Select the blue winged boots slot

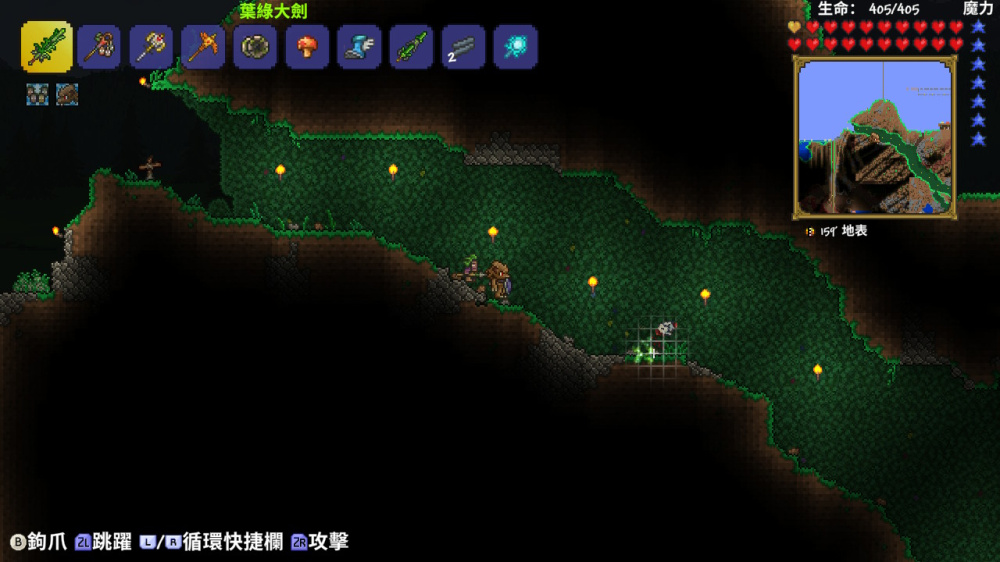click(x=359, y=47)
